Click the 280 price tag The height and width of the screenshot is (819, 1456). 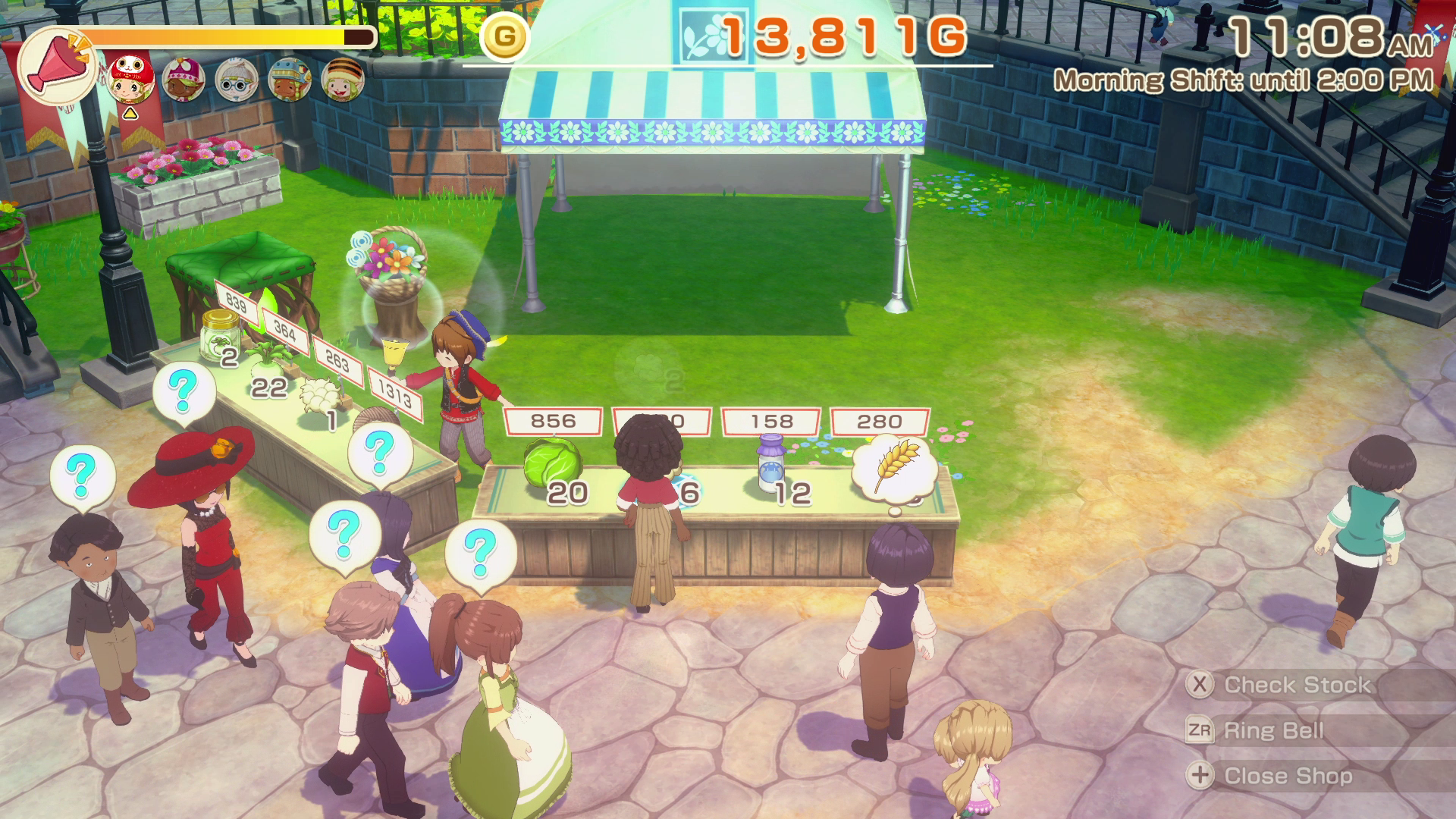[x=880, y=421]
